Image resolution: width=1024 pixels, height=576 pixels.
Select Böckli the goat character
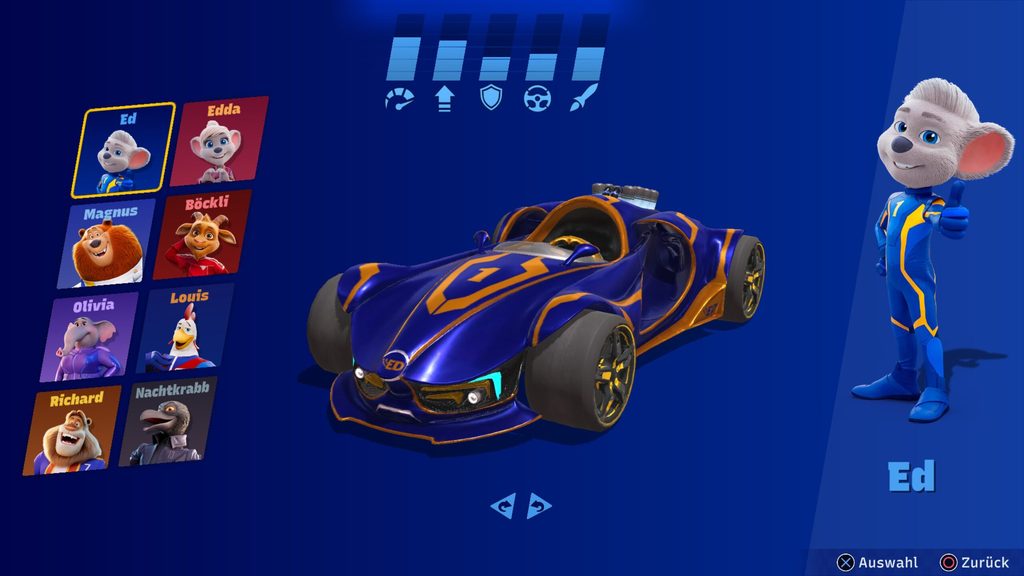(204, 235)
